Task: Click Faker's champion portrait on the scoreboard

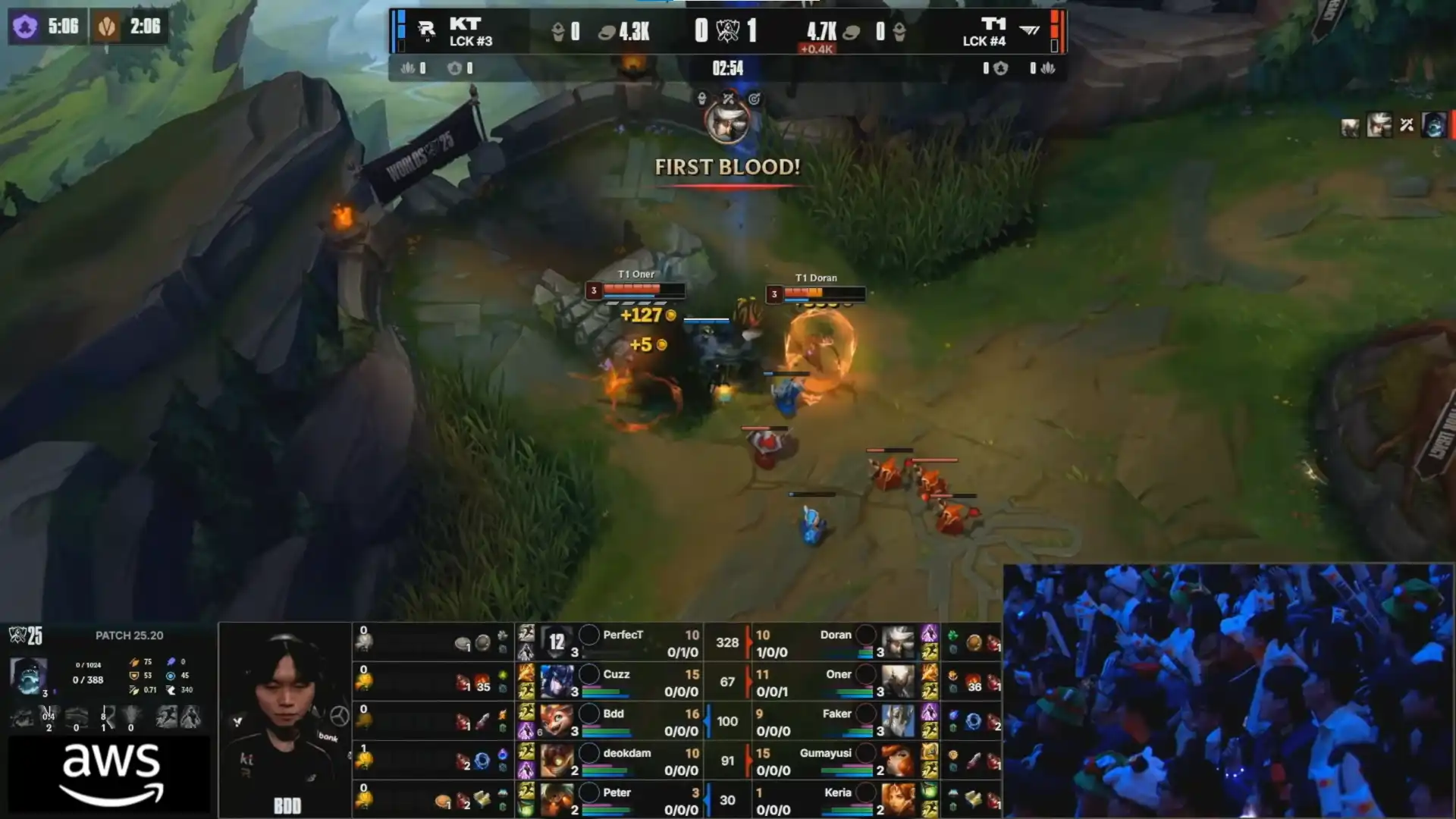Action: 898,720
